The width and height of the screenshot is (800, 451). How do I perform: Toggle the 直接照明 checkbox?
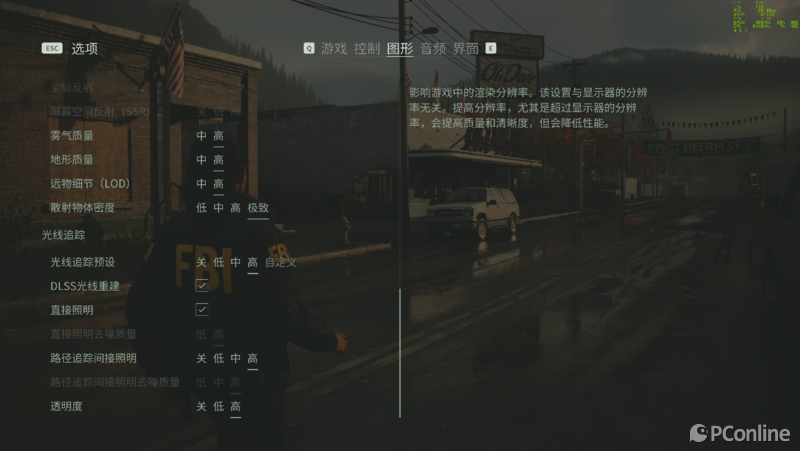click(202, 310)
